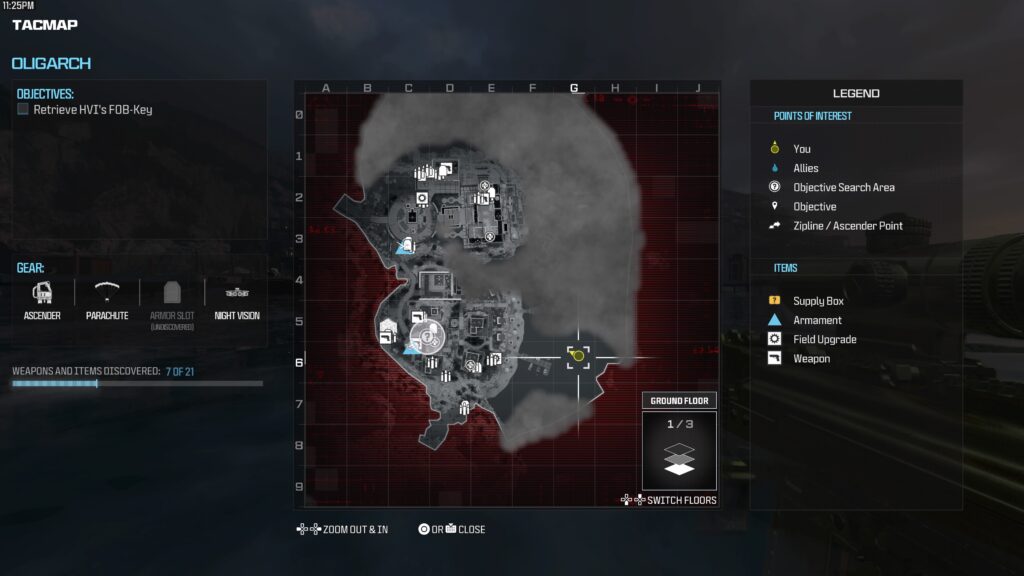Choose the Night Vision gear slot
Viewport: 1024px width, 576px height.
pyautogui.click(x=237, y=299)
